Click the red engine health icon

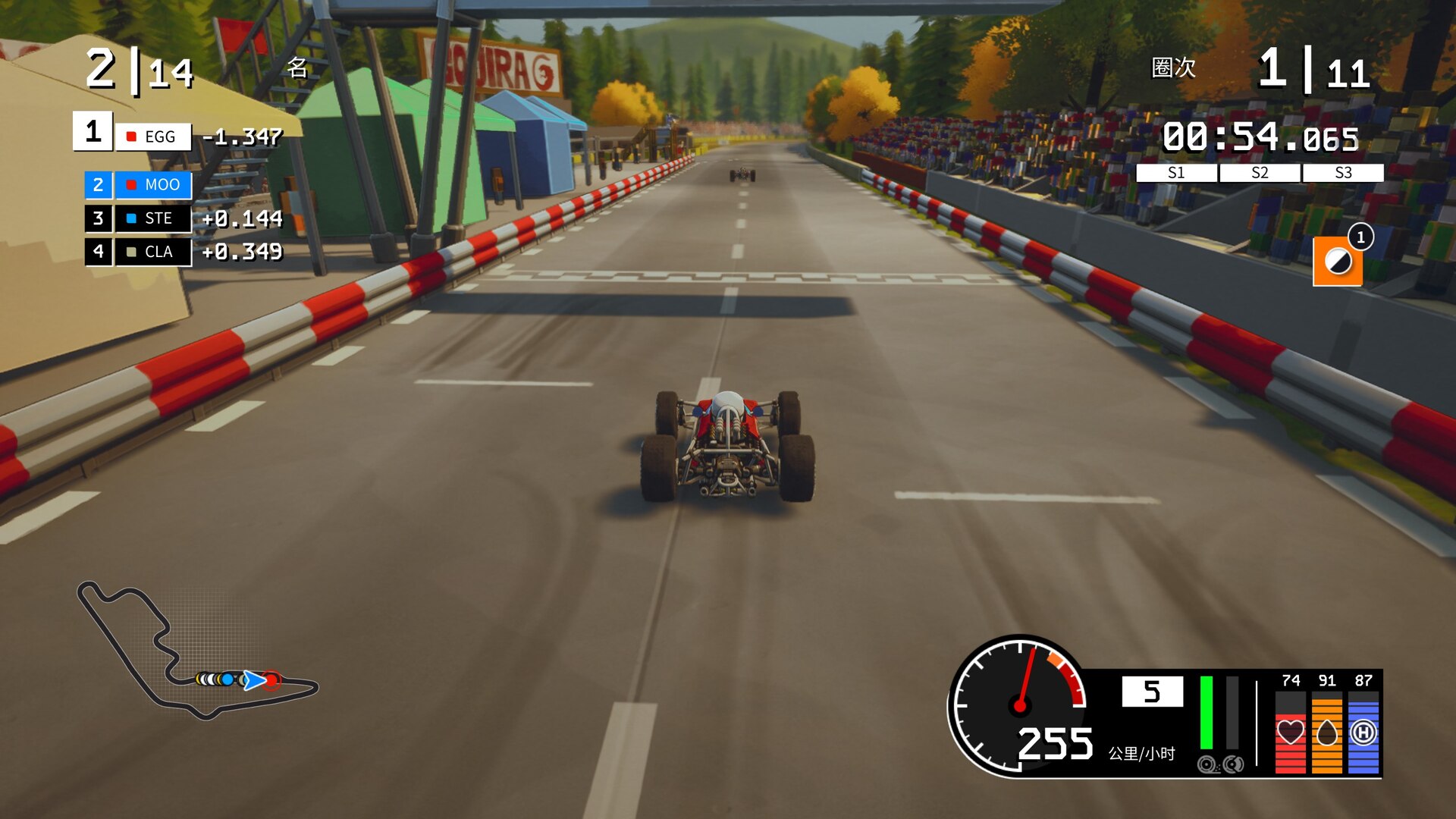1290,732
